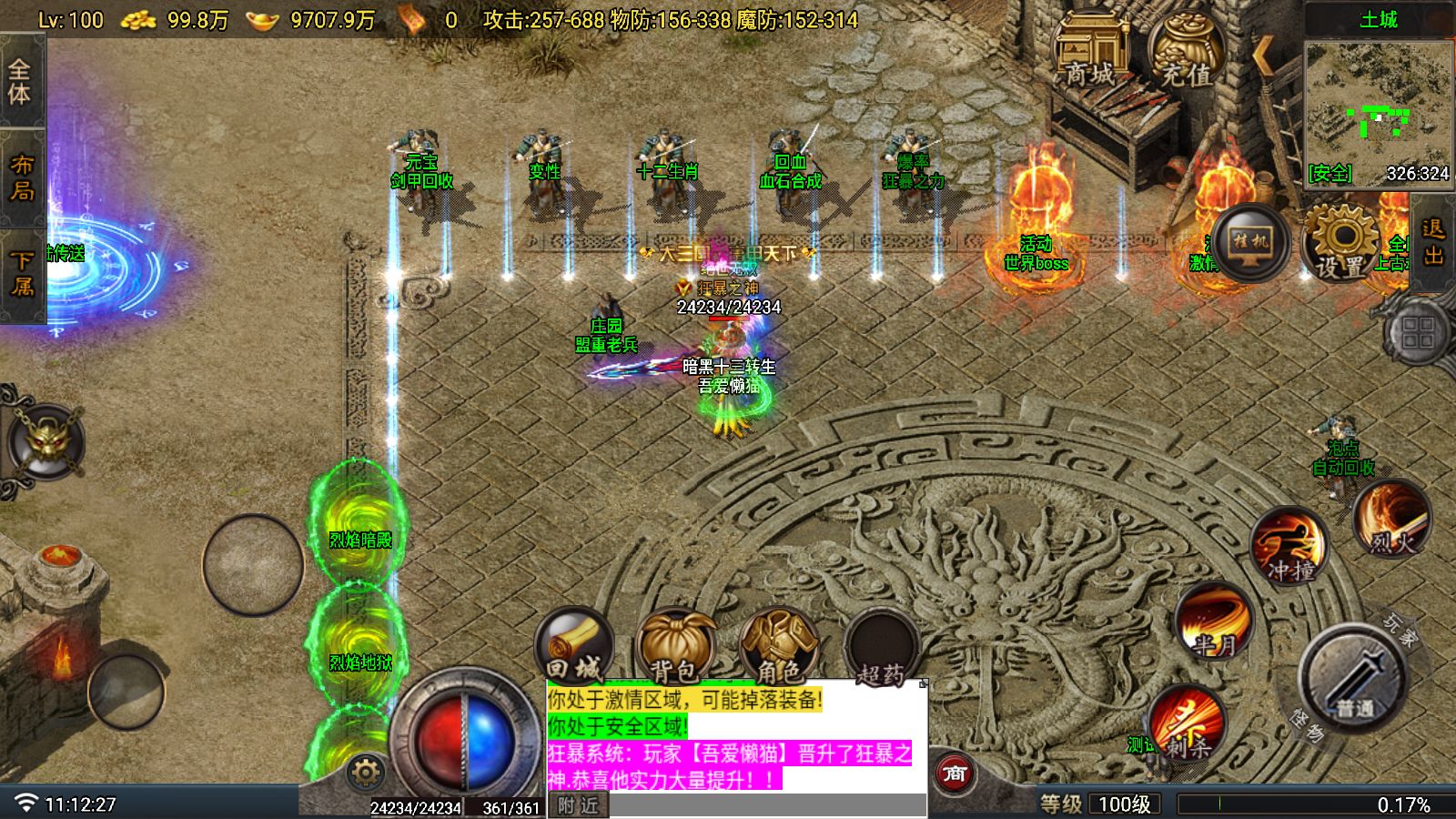Activate the 烈火 fire skill
The image size is (1456, 819).
click(x=1391, y=521)
